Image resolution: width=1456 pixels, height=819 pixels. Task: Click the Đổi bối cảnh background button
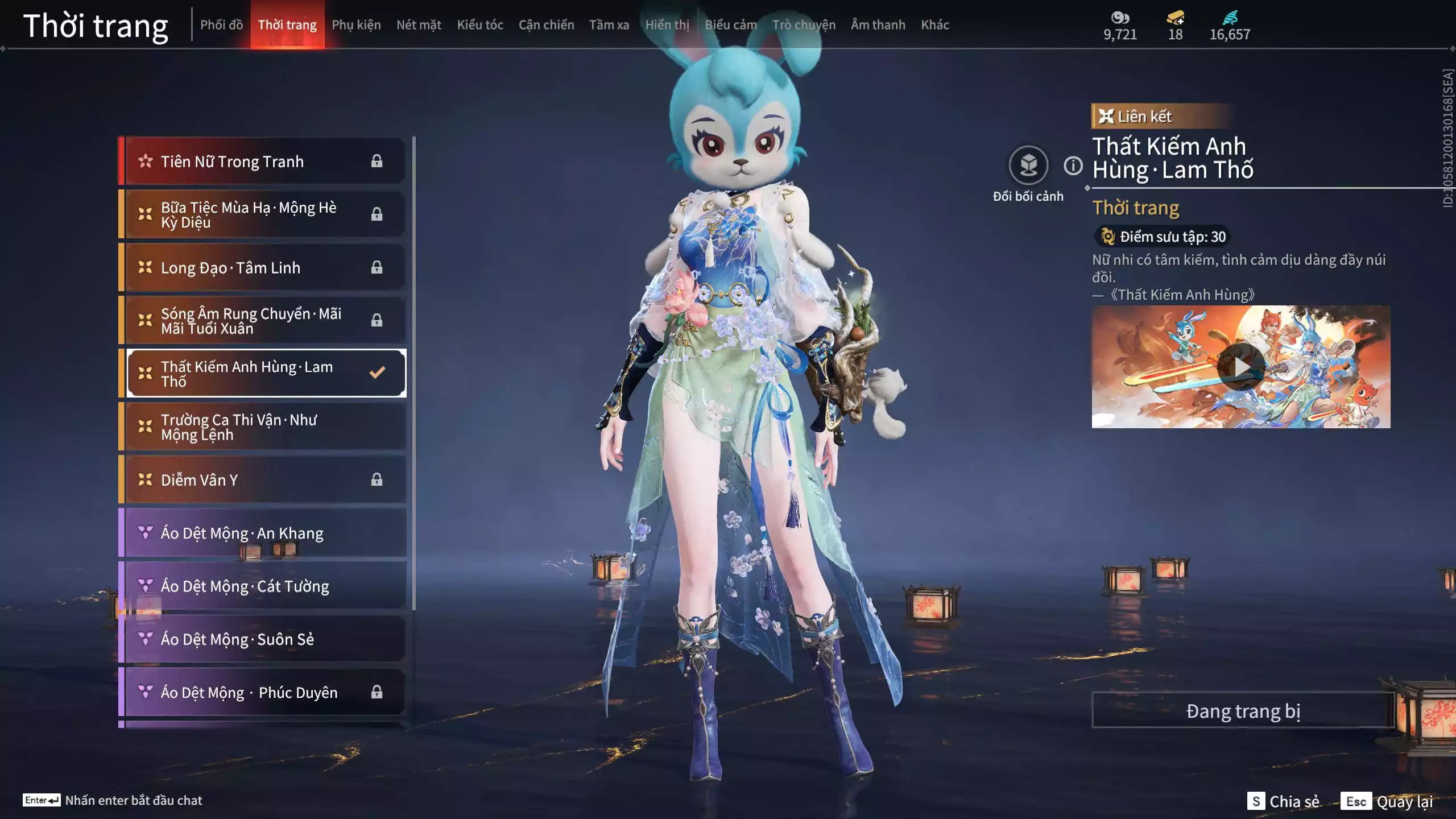(x=1028, y=166)
